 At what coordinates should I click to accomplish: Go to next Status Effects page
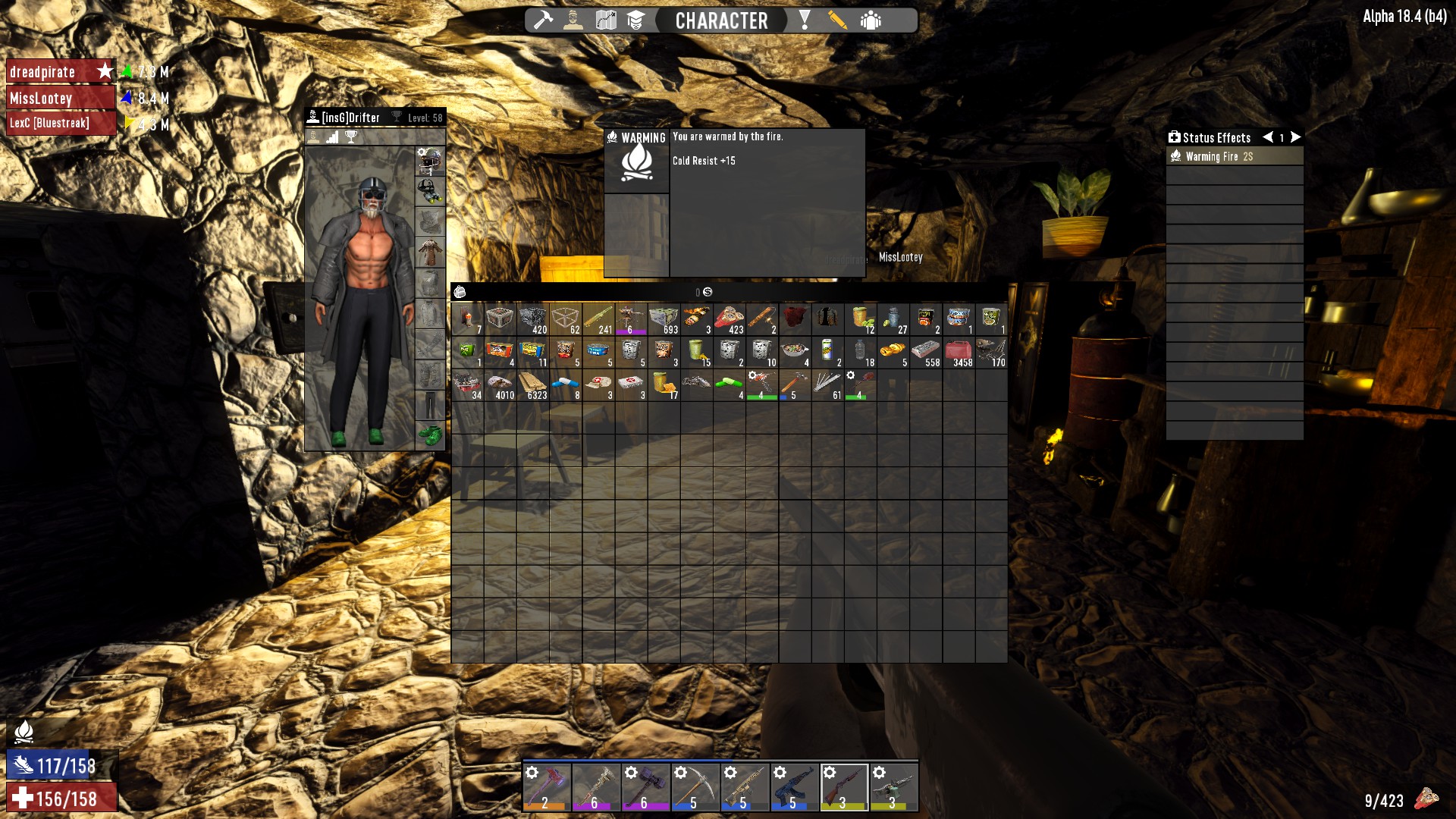(x=1296, y=137)
